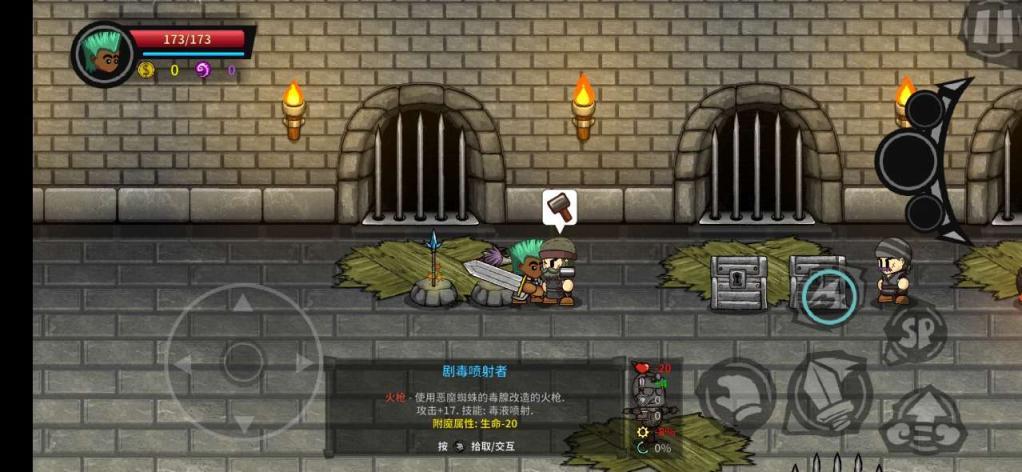Tap the up arrow on the virtual joystick
The image size is (1022, 472).
tap(243, 303)
